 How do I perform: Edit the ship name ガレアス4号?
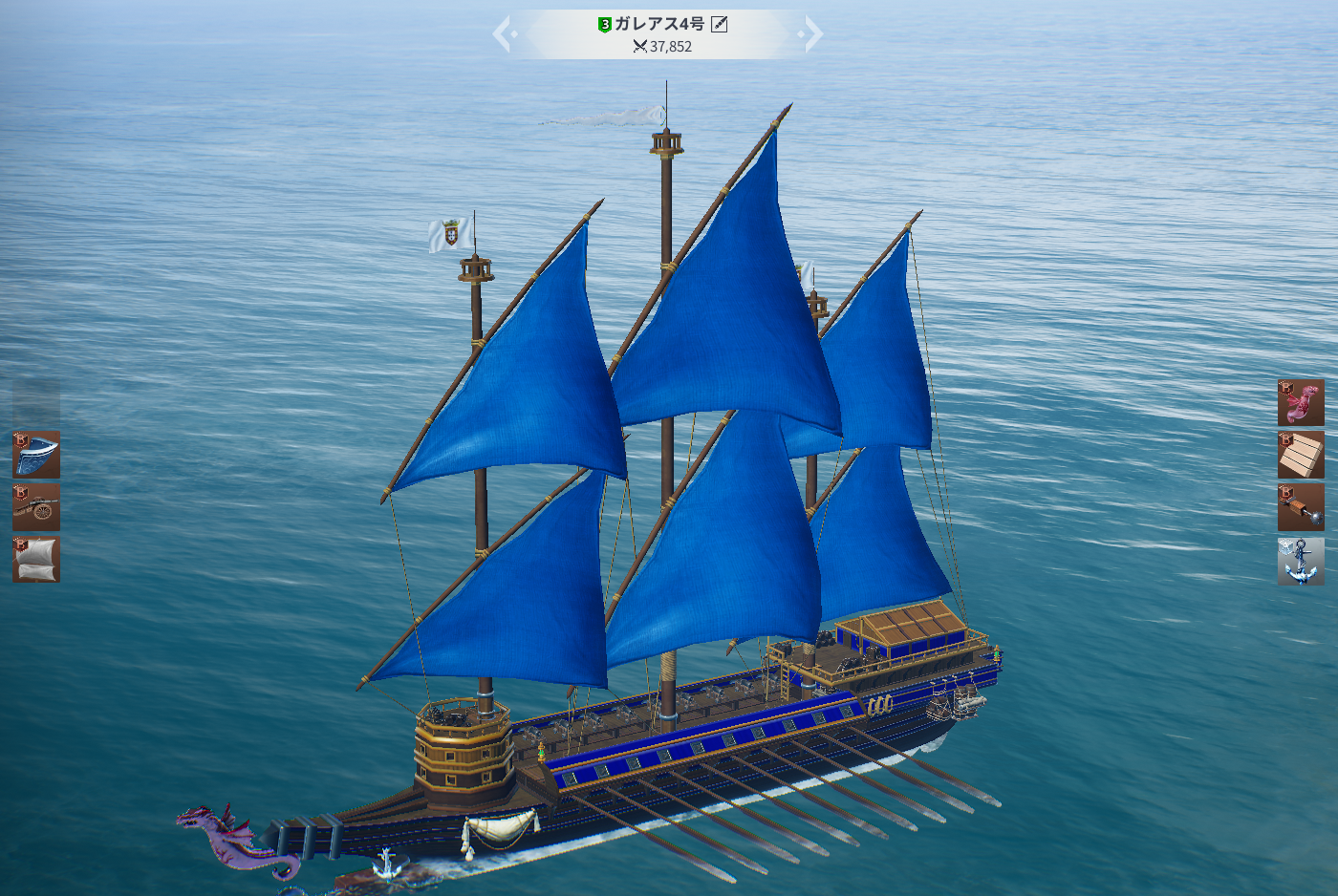(720, 24)
